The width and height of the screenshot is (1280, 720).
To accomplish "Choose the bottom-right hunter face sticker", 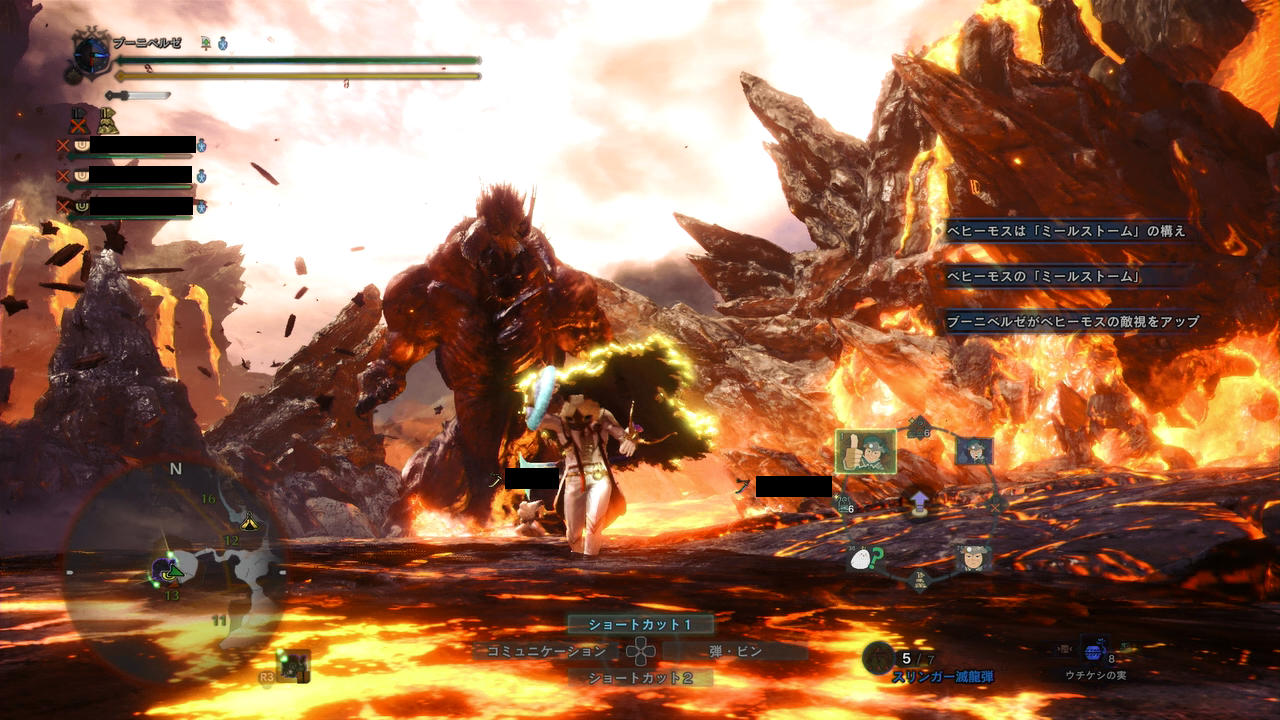I will pos(972,556).
